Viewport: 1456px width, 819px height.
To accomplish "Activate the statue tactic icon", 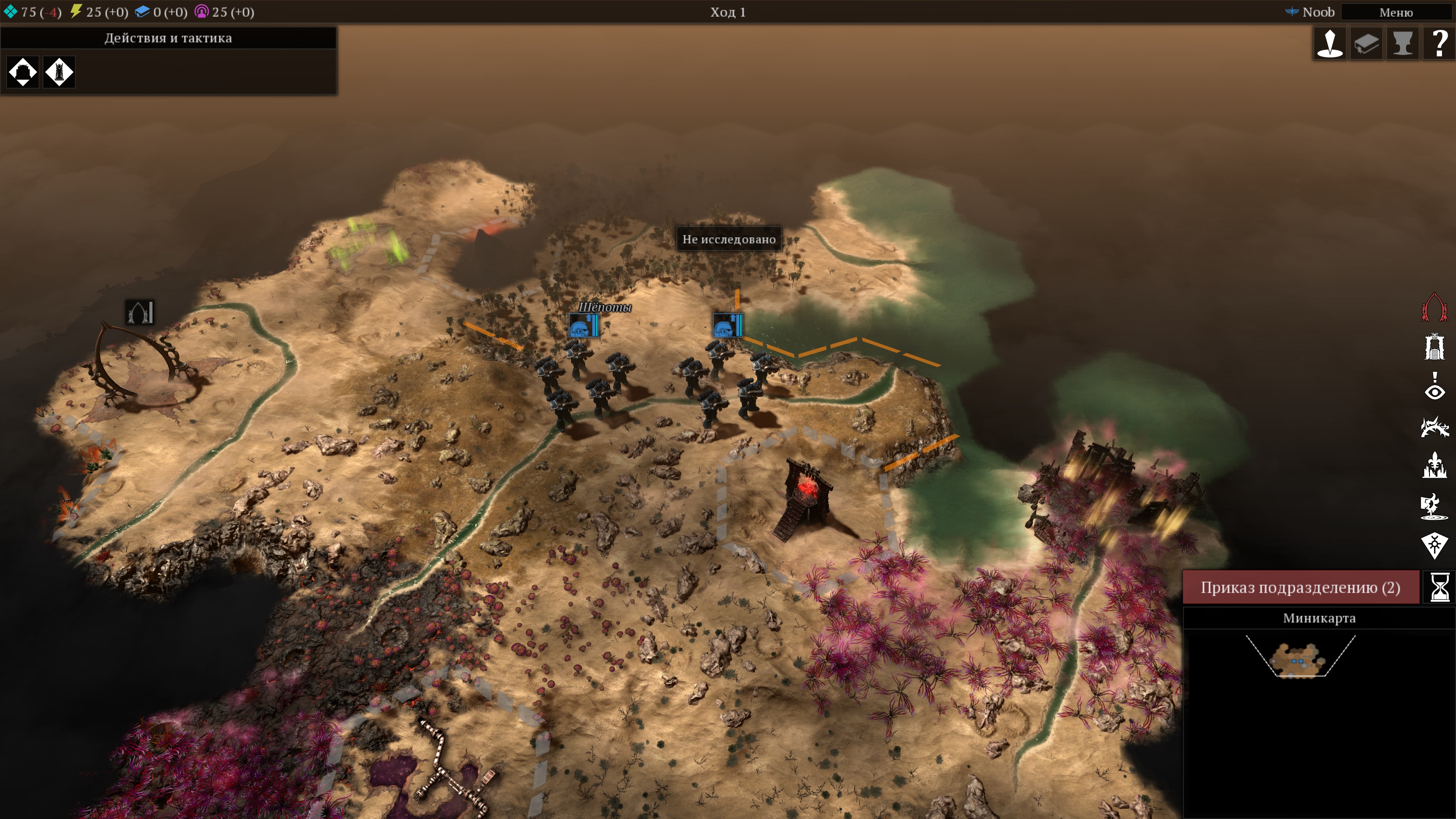I will tap(59, 72).
